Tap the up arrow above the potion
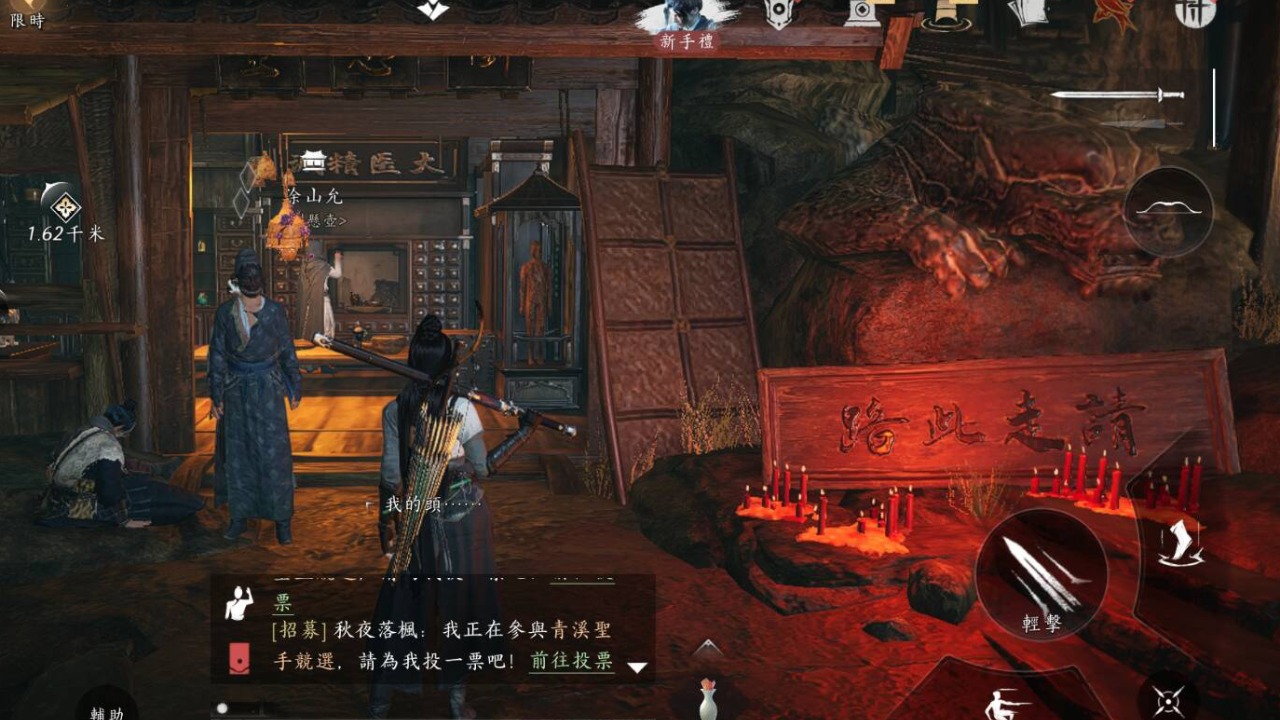The image size is (1280, 720). click(x=708, y=648)
